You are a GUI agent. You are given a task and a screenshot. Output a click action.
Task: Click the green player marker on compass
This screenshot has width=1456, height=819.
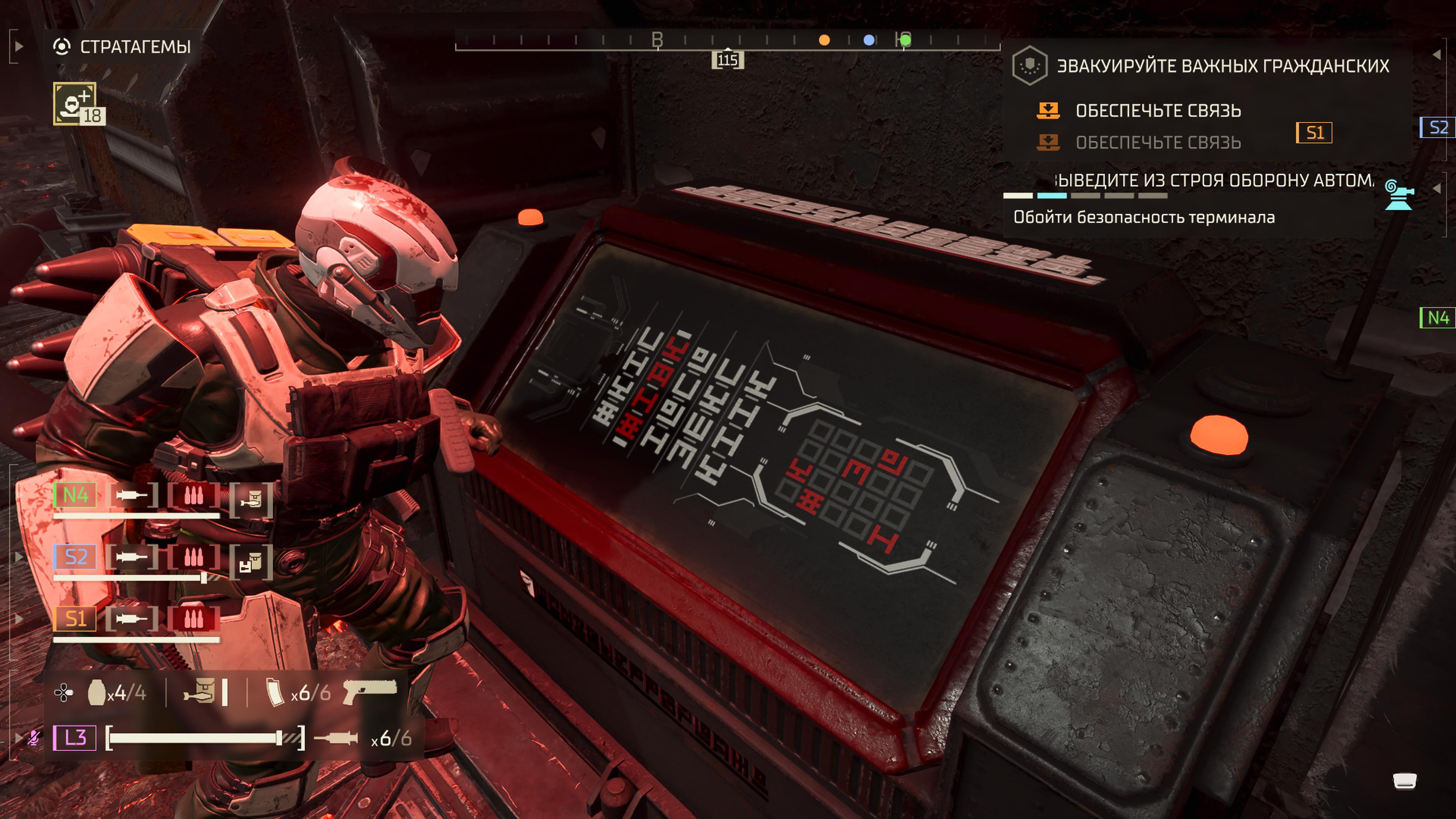click(x=905, y=40)
